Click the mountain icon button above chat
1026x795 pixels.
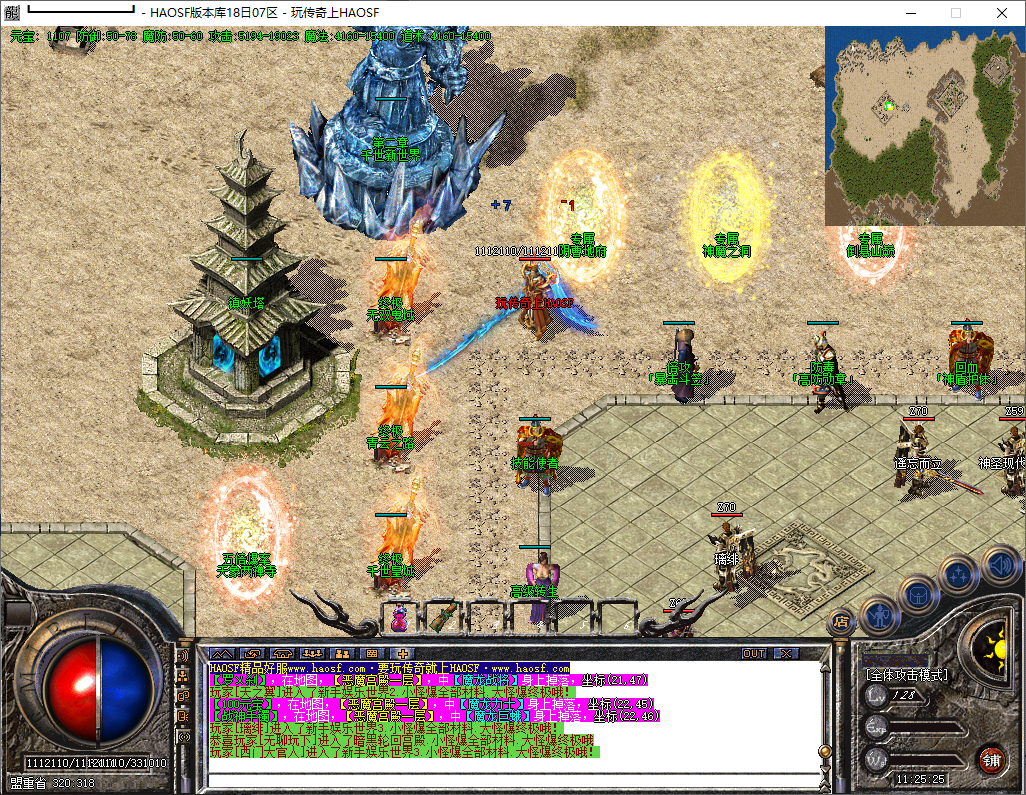coord(220,653)
